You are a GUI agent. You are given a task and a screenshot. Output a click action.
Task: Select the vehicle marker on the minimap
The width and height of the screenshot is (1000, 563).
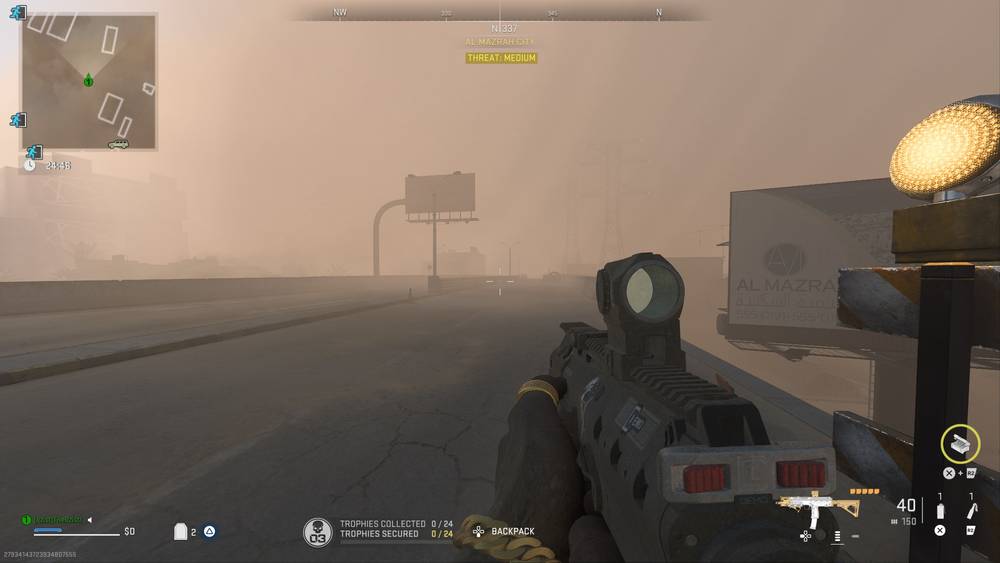point(118,144)
